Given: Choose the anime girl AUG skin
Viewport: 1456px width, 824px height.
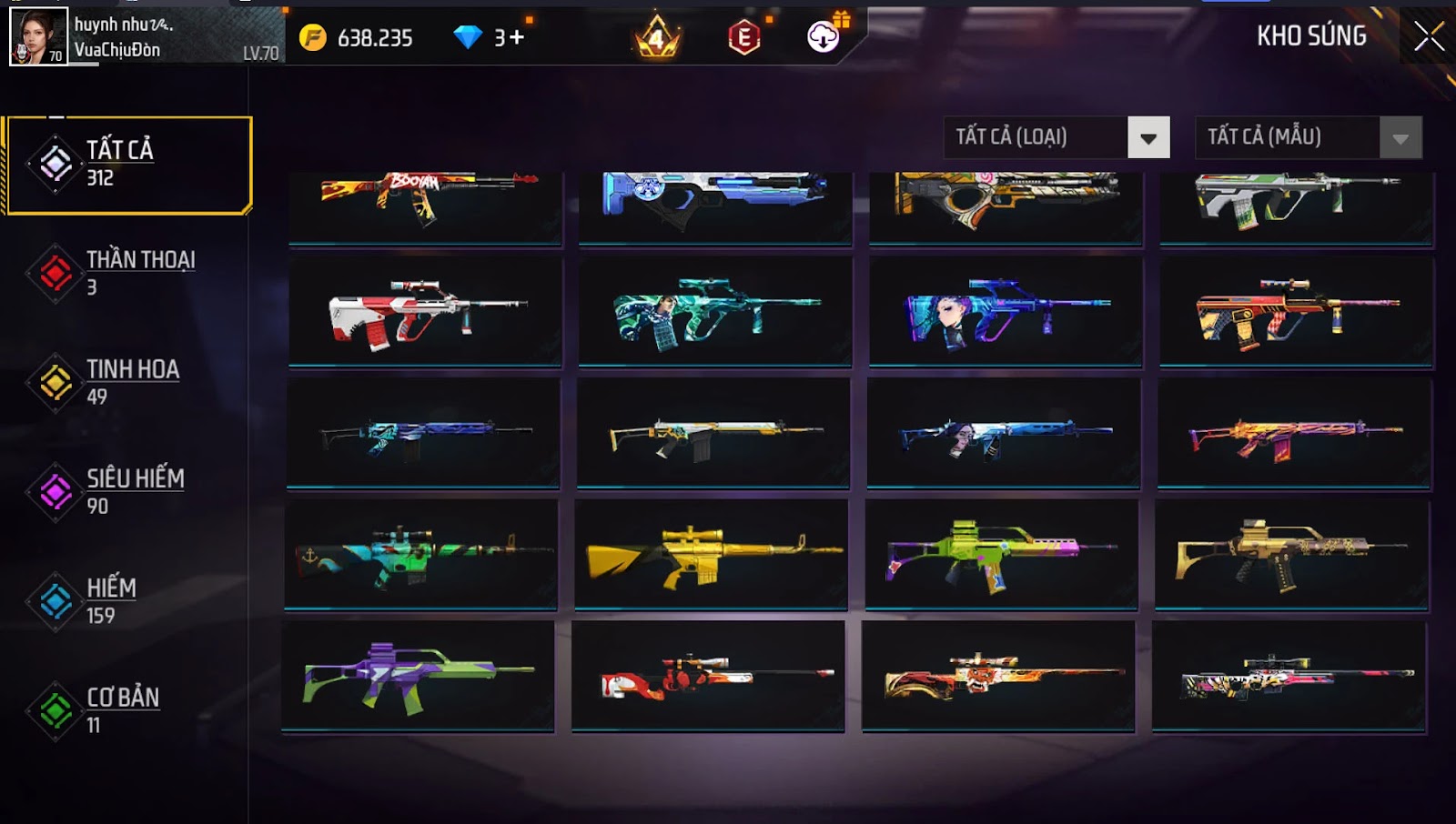Looking at the screenshot, I should [1005, 312].
